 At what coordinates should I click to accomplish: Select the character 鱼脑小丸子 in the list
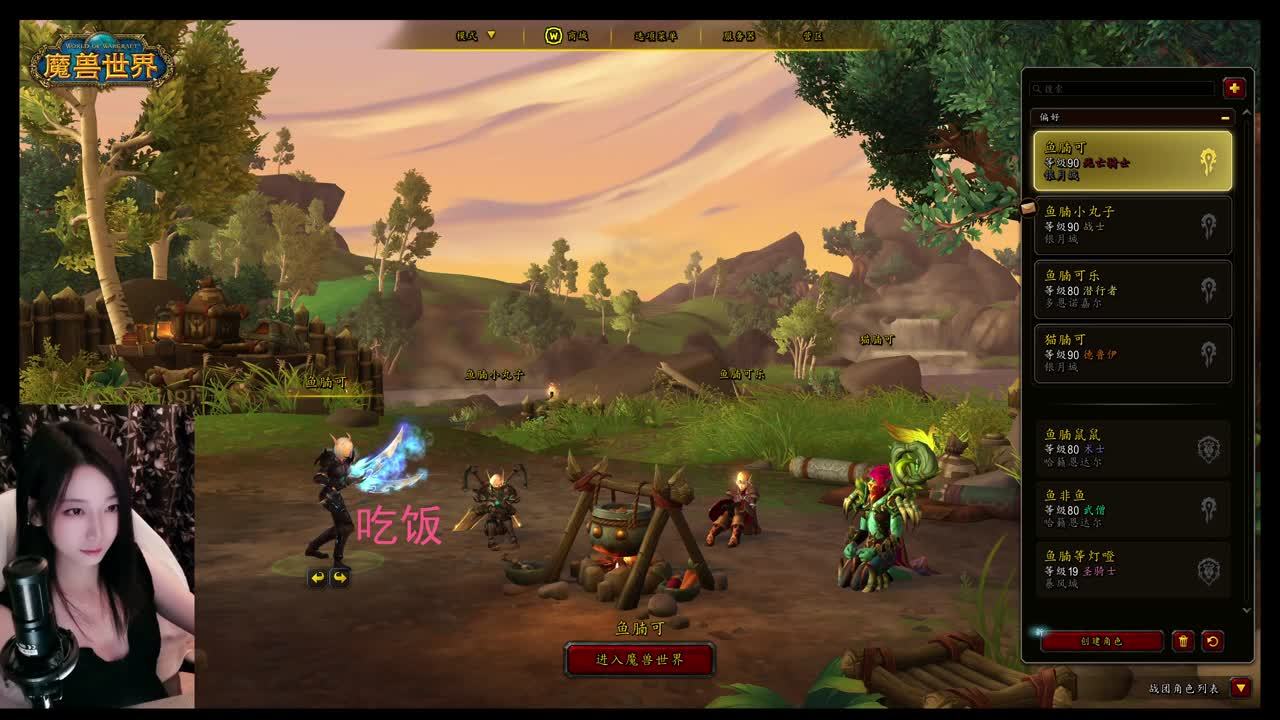click(1132, 225)
